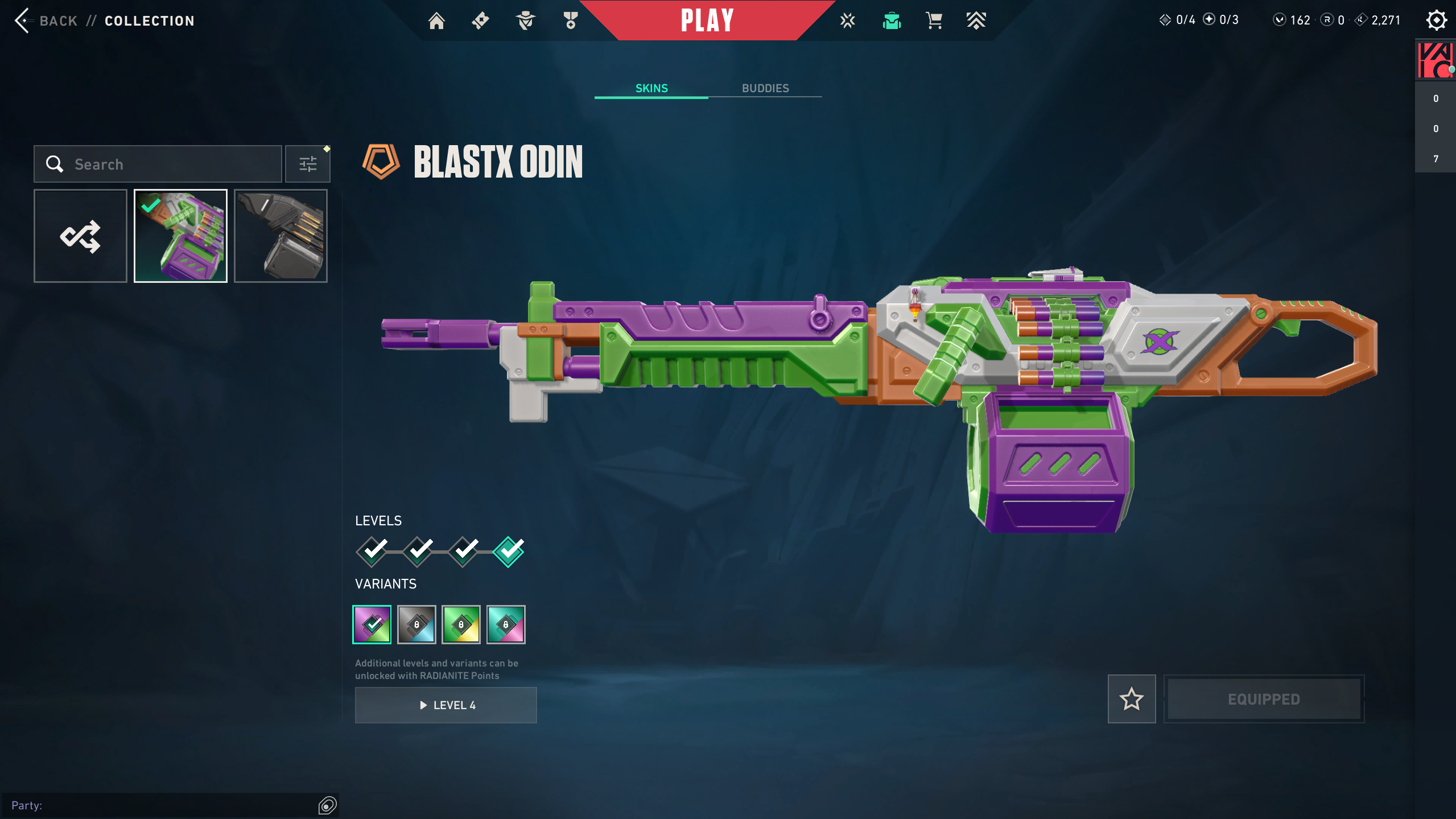
Task: Select the purple-green equipped variant swatch
Action: [x=372, y=624]
